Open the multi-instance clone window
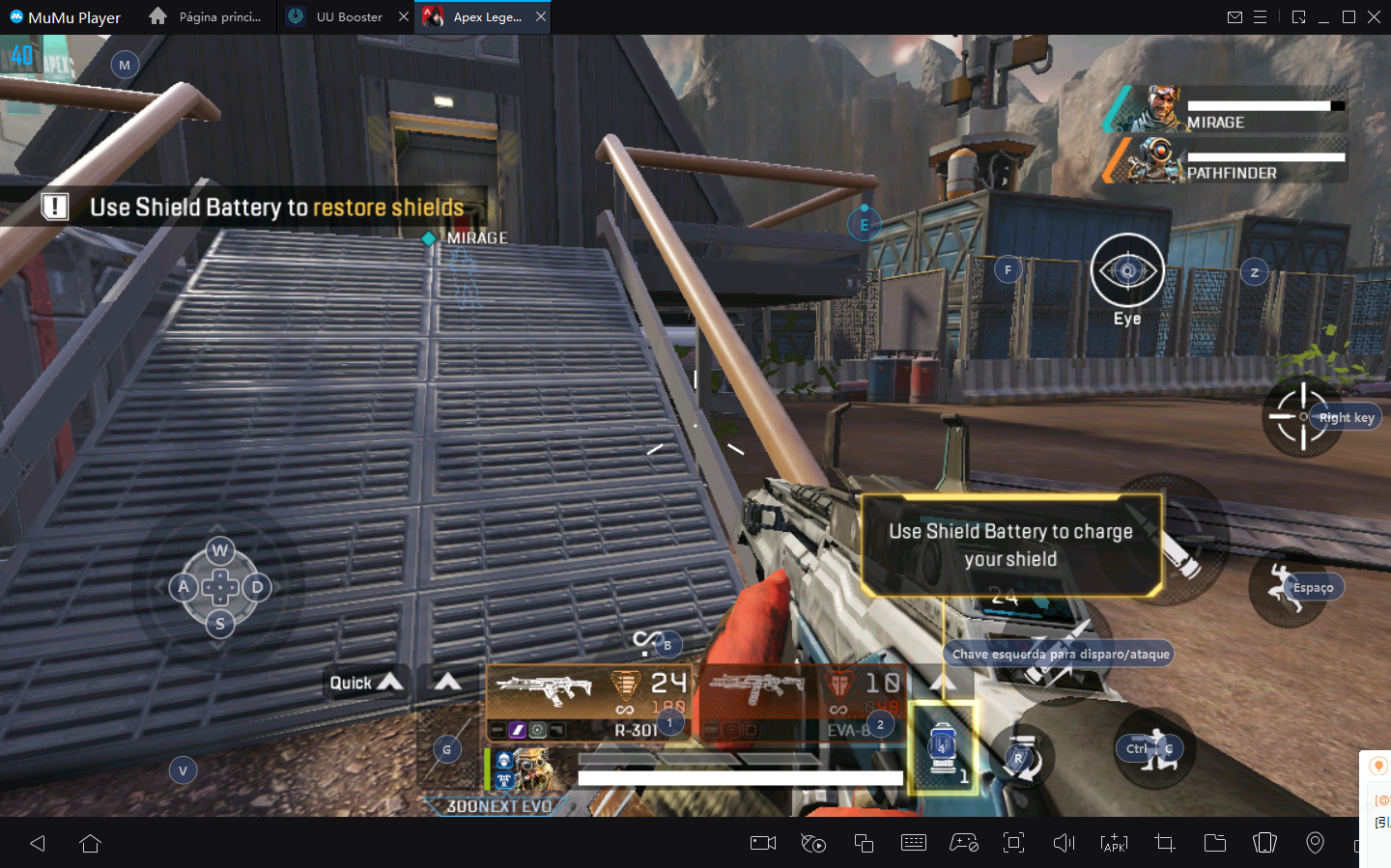The image size is (1391, 868). [864, 843]
